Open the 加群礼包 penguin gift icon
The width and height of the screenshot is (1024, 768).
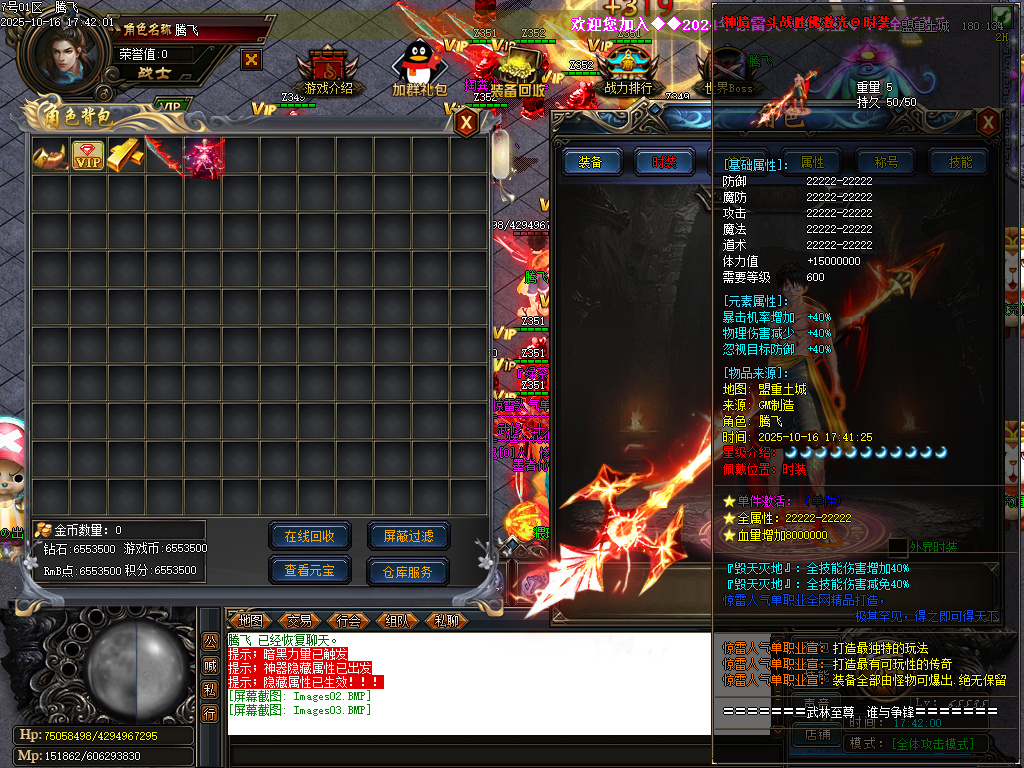coord(419,70)
